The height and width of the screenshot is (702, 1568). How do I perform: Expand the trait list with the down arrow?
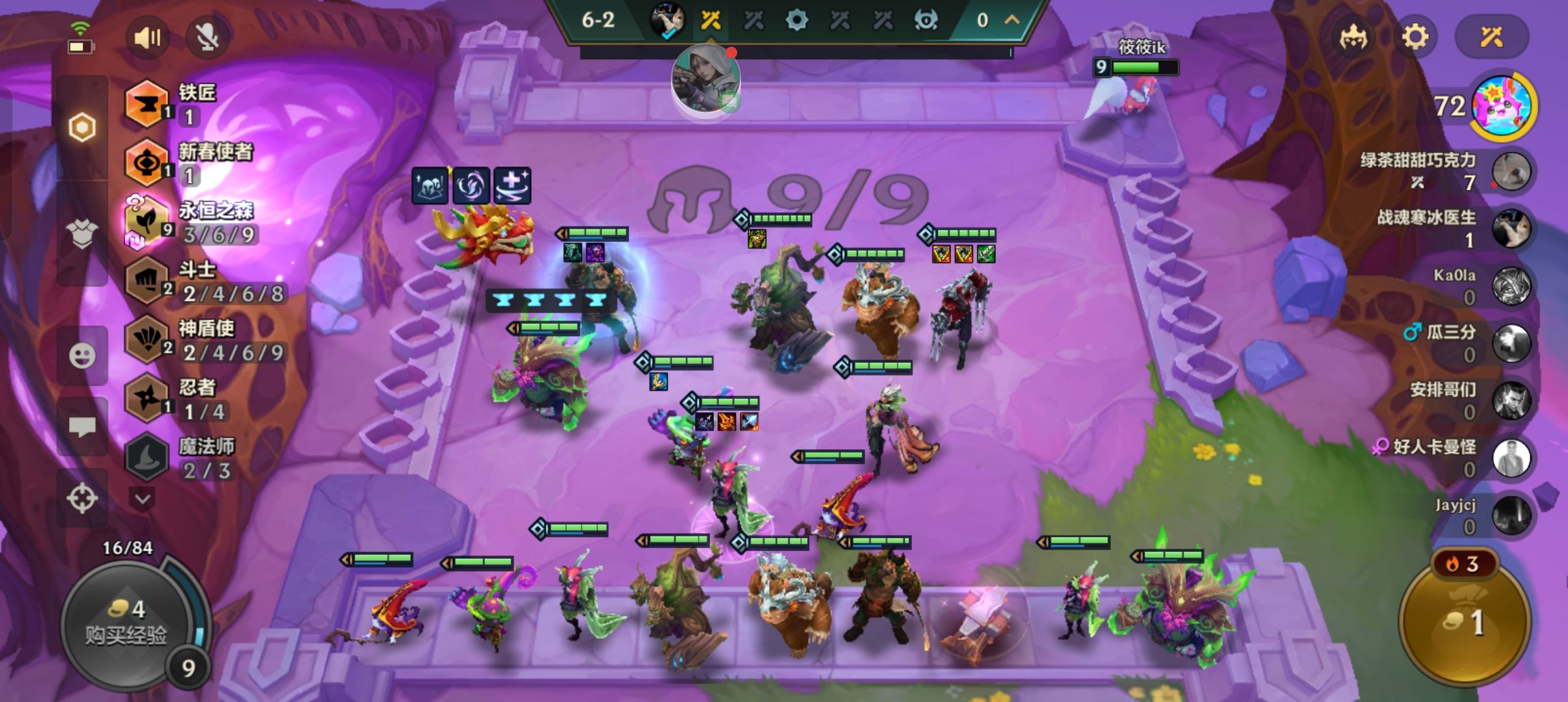click(143, 499)
